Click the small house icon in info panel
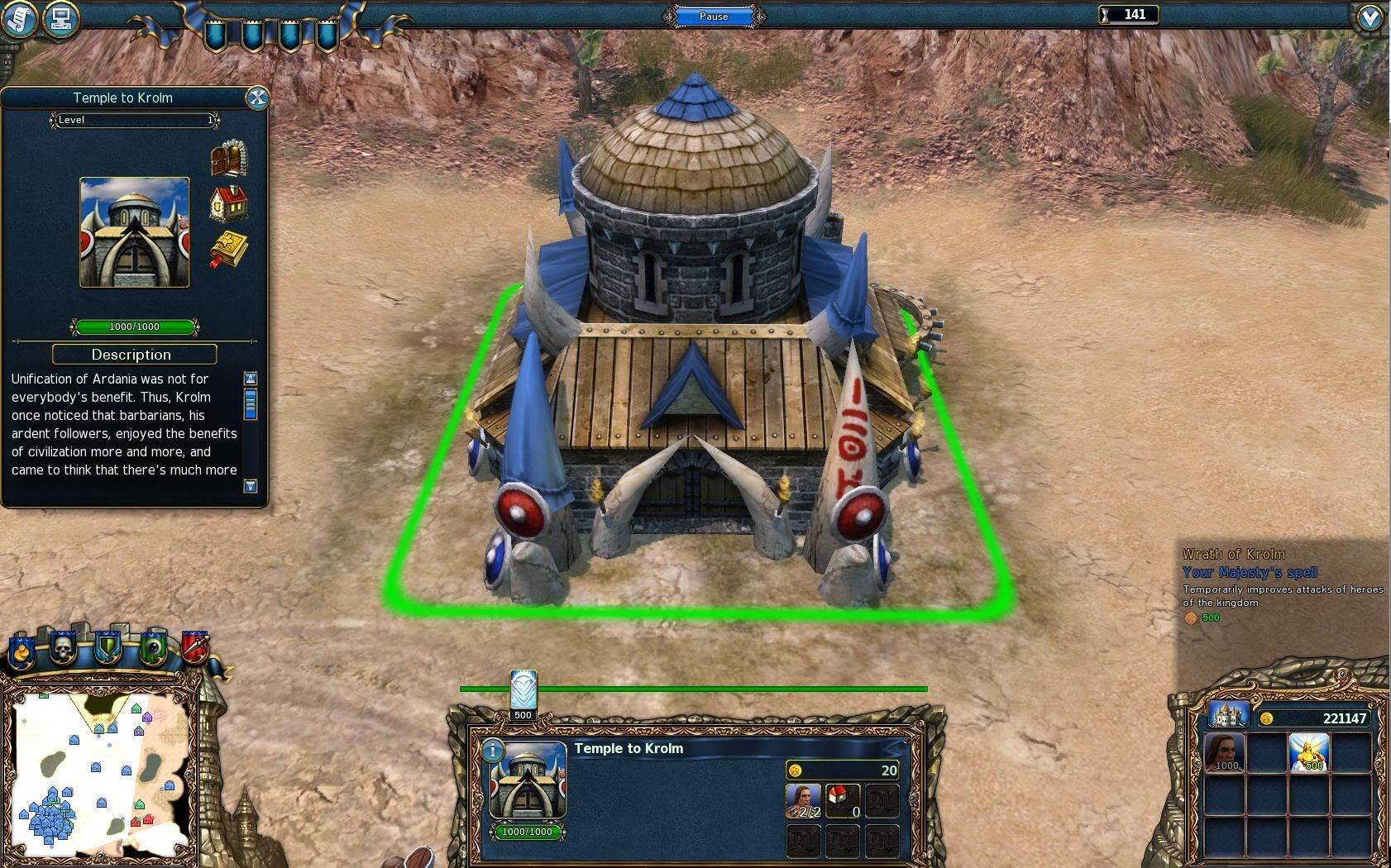Image resolution: width=1391 pixels, height=868 pixels. click(x=228, y=203)
